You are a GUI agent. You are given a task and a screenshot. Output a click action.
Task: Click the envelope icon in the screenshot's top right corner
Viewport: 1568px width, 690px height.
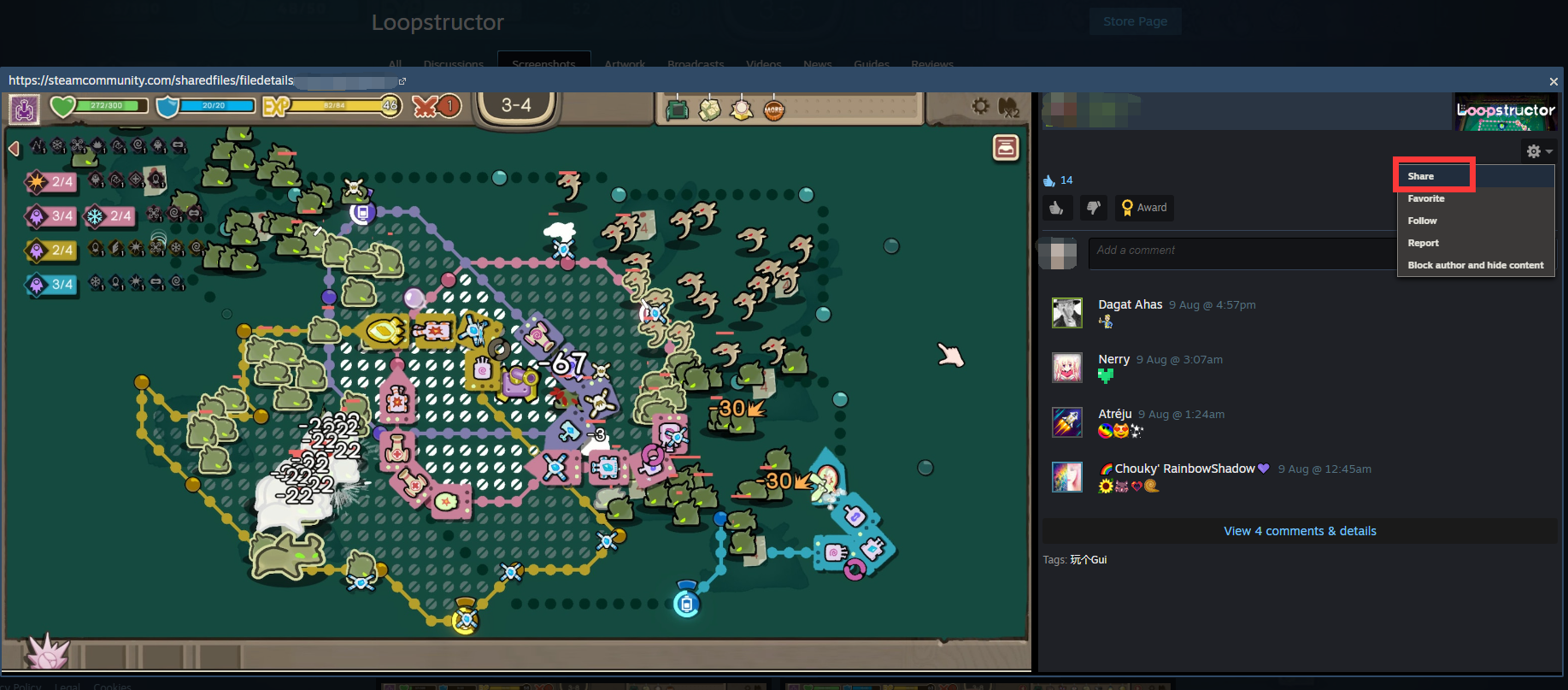click(1005, 147)
